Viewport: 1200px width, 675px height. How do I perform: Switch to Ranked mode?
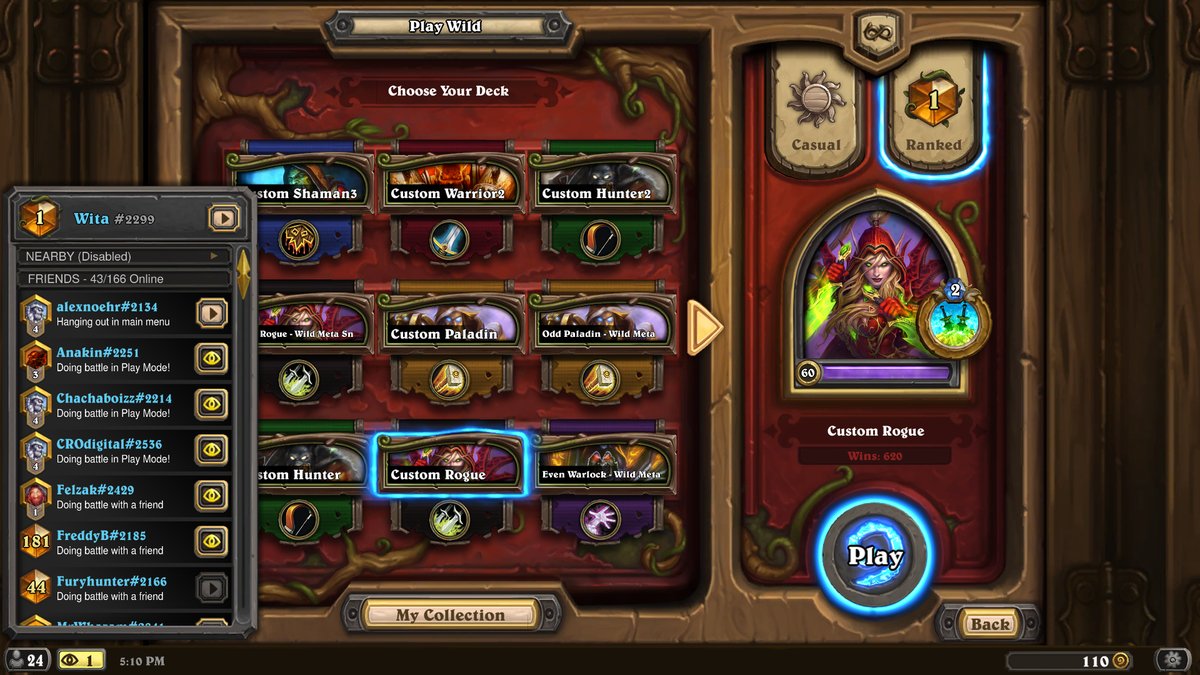coord(933,112)
